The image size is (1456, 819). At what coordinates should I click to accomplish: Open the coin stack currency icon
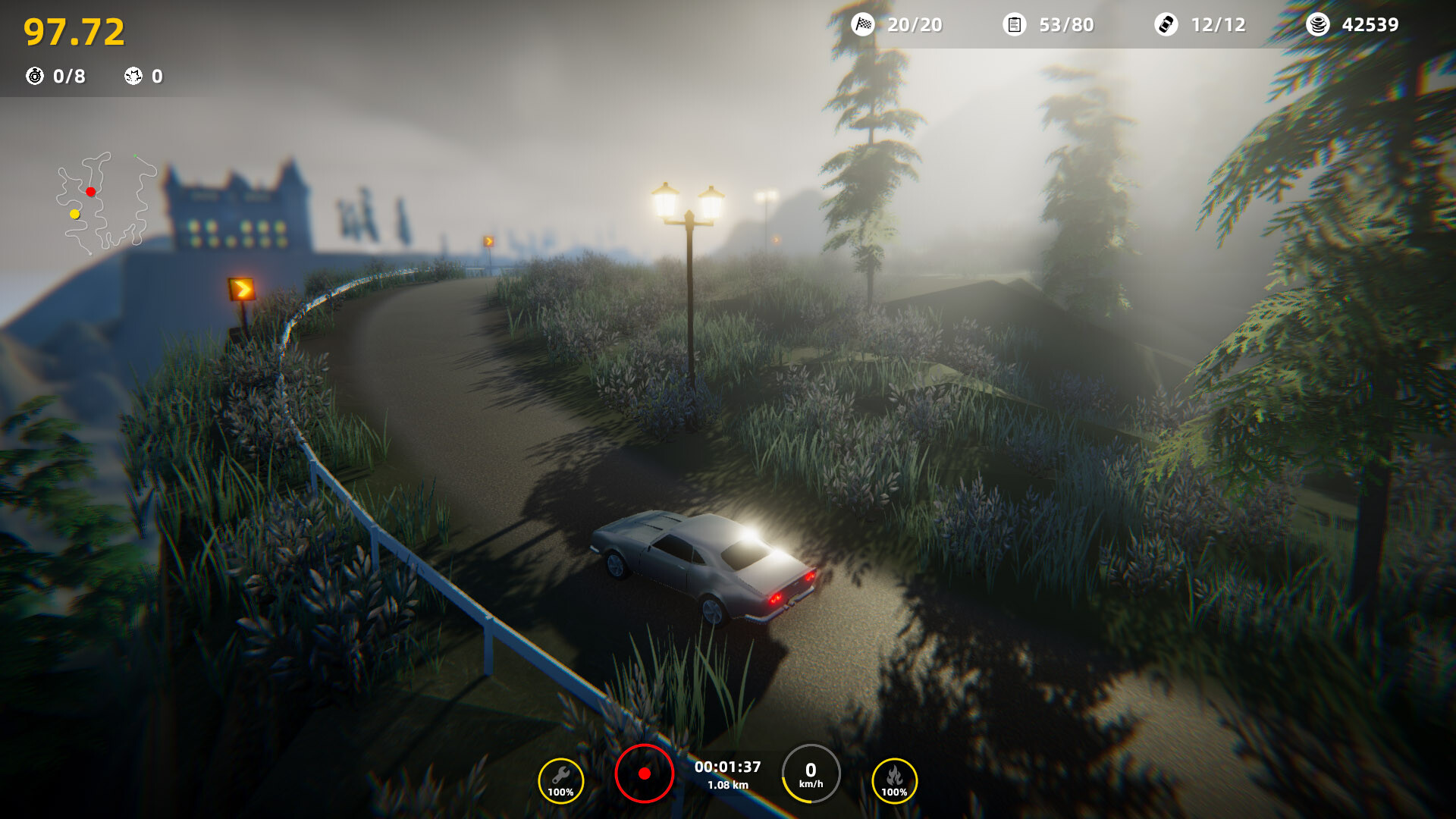1317,24
